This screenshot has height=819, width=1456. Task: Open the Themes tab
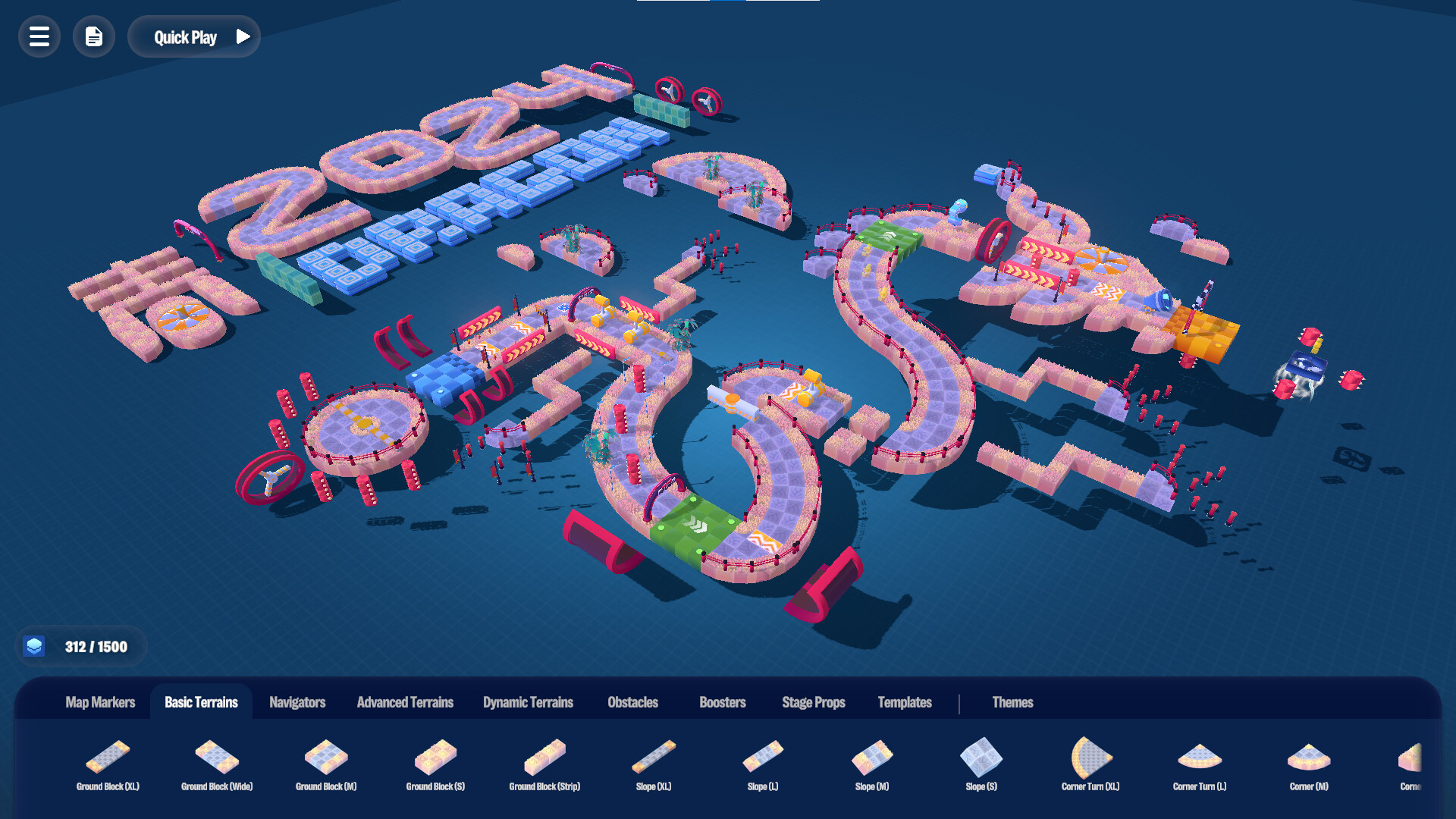[1013, 702]
